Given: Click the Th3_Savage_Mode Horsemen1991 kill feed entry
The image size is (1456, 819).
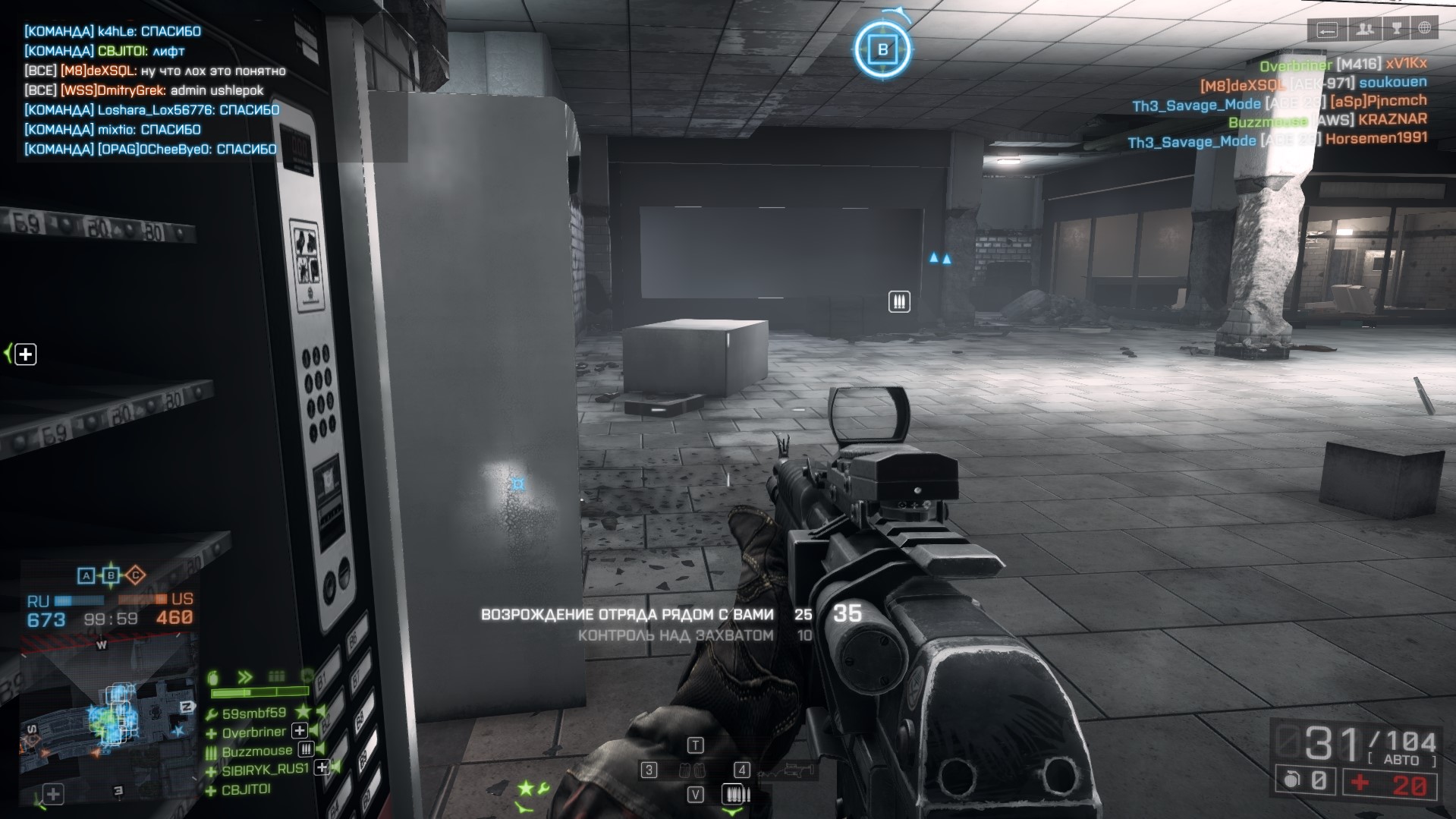Looking at the screenshot, I should (x=1276, y=140).
